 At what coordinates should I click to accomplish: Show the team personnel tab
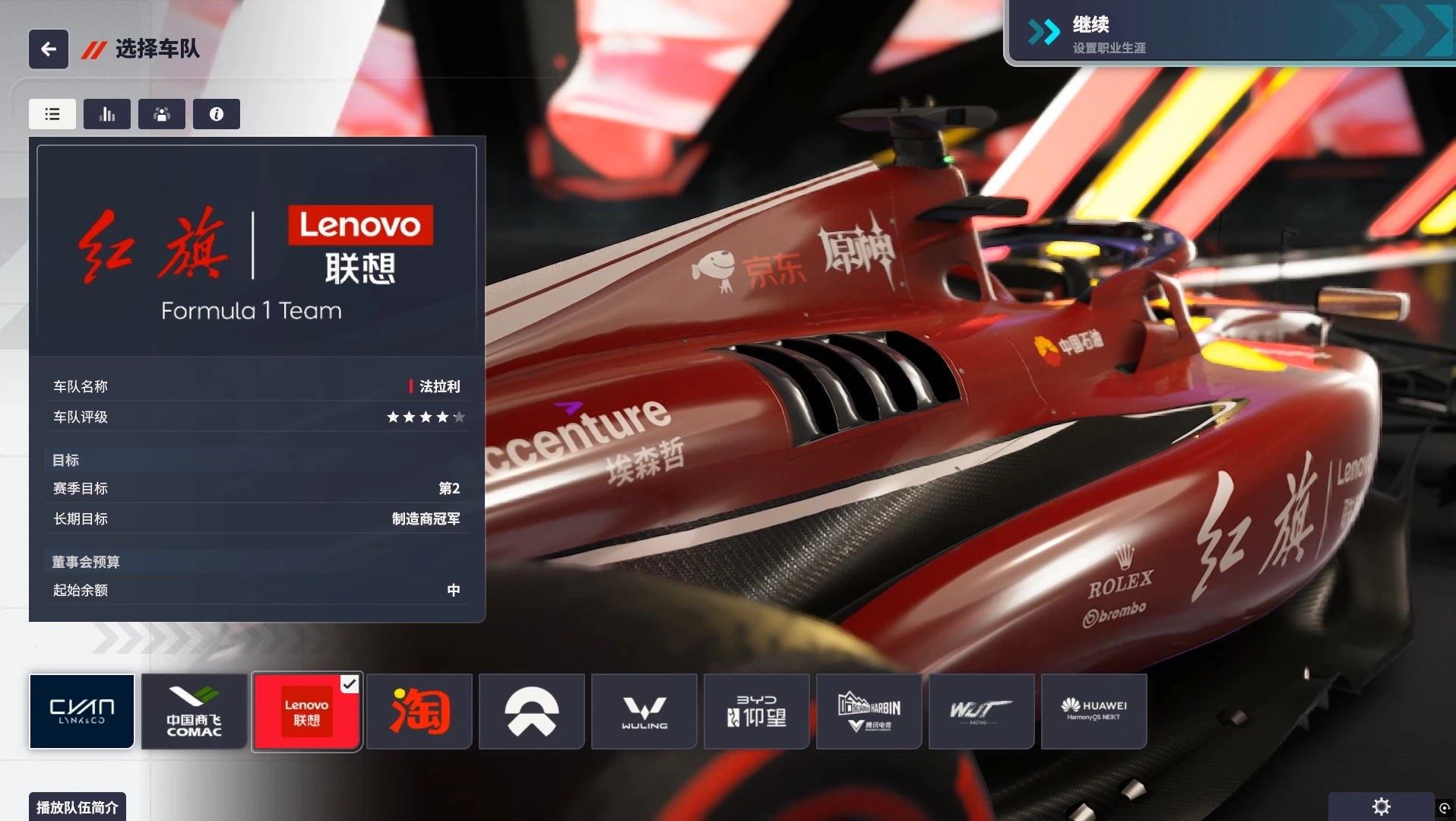[162, 114]
